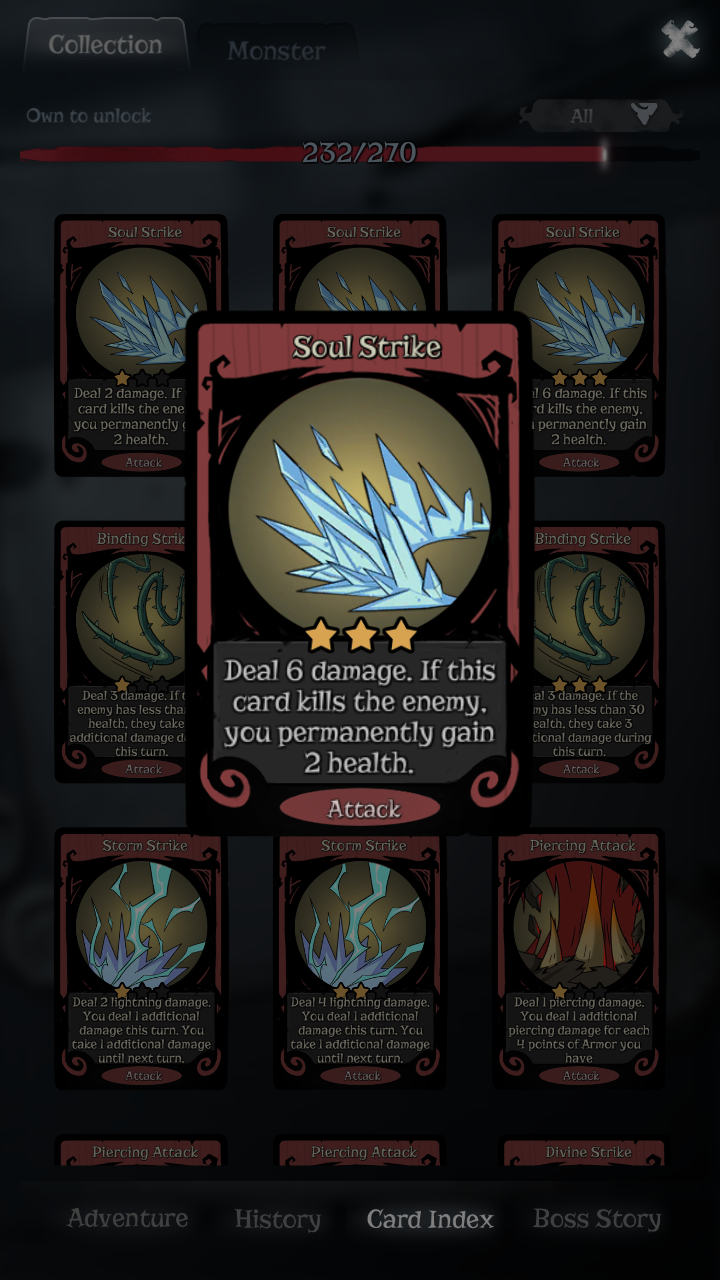The height and width of the screenshot is (1280, 720).
Task: Select the enlarged Soul Strike card
Action: click(360, 570)
